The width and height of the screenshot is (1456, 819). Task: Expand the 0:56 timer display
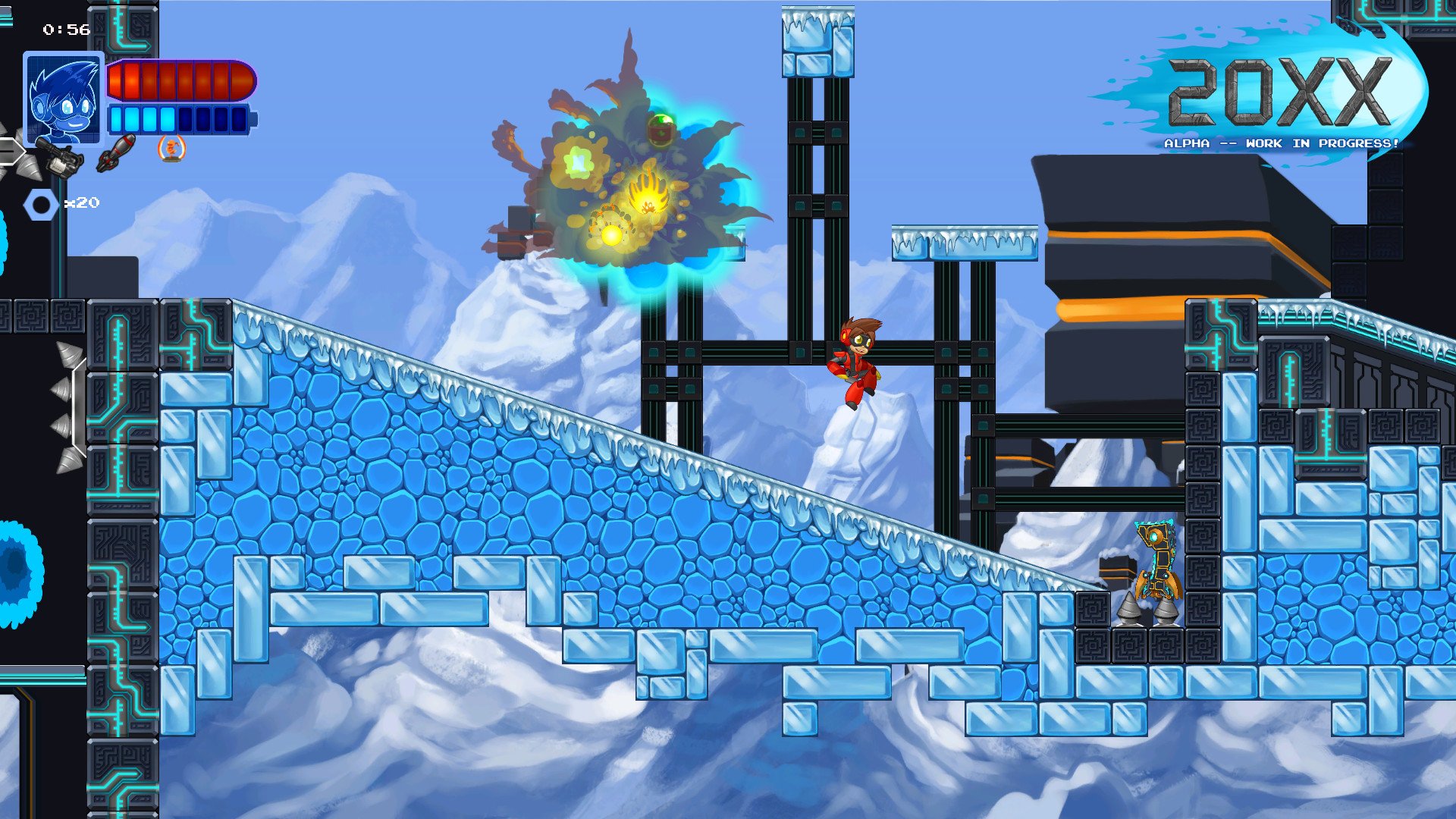coord(64,30)
